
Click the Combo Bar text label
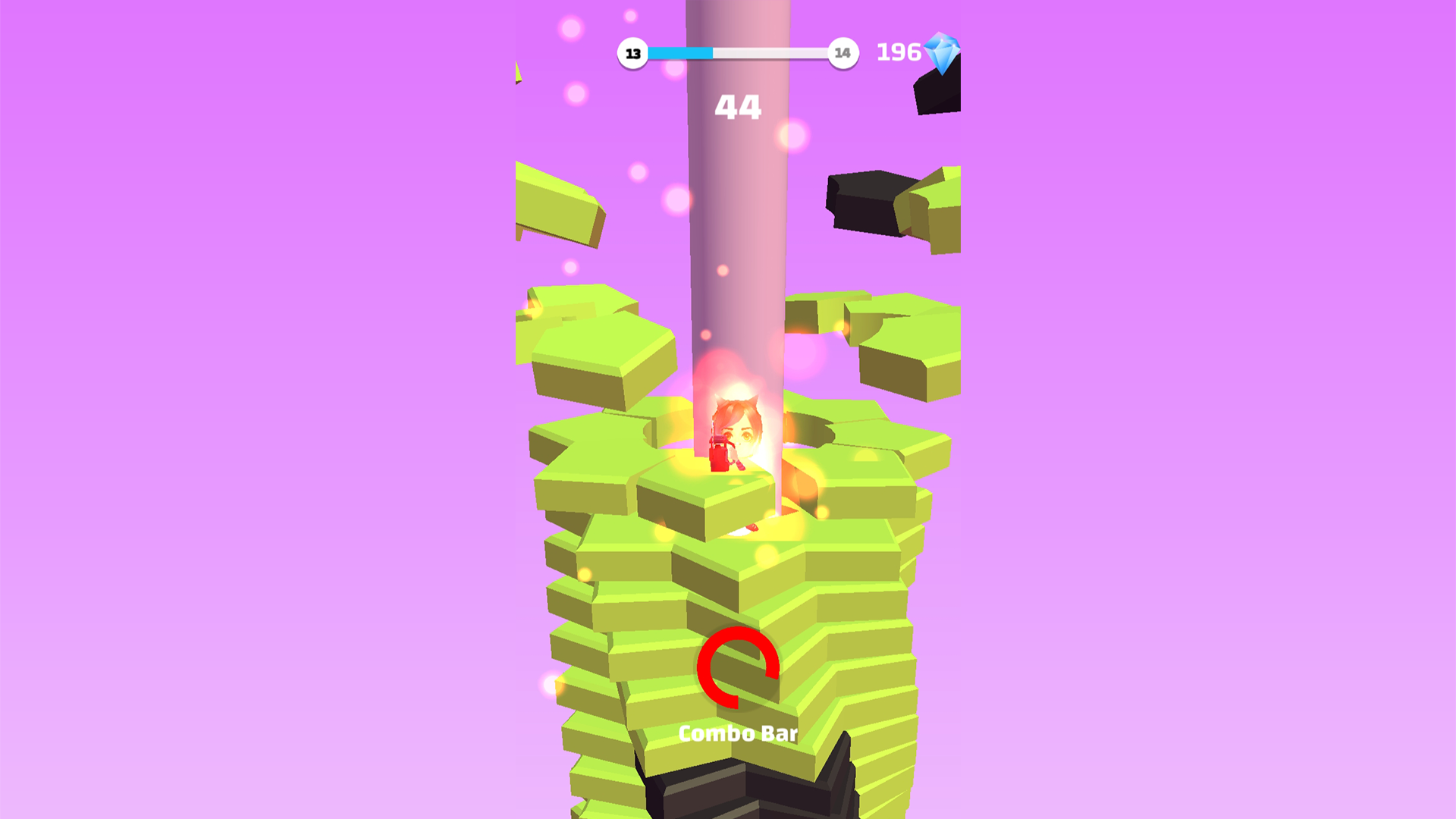click(737, 733)
